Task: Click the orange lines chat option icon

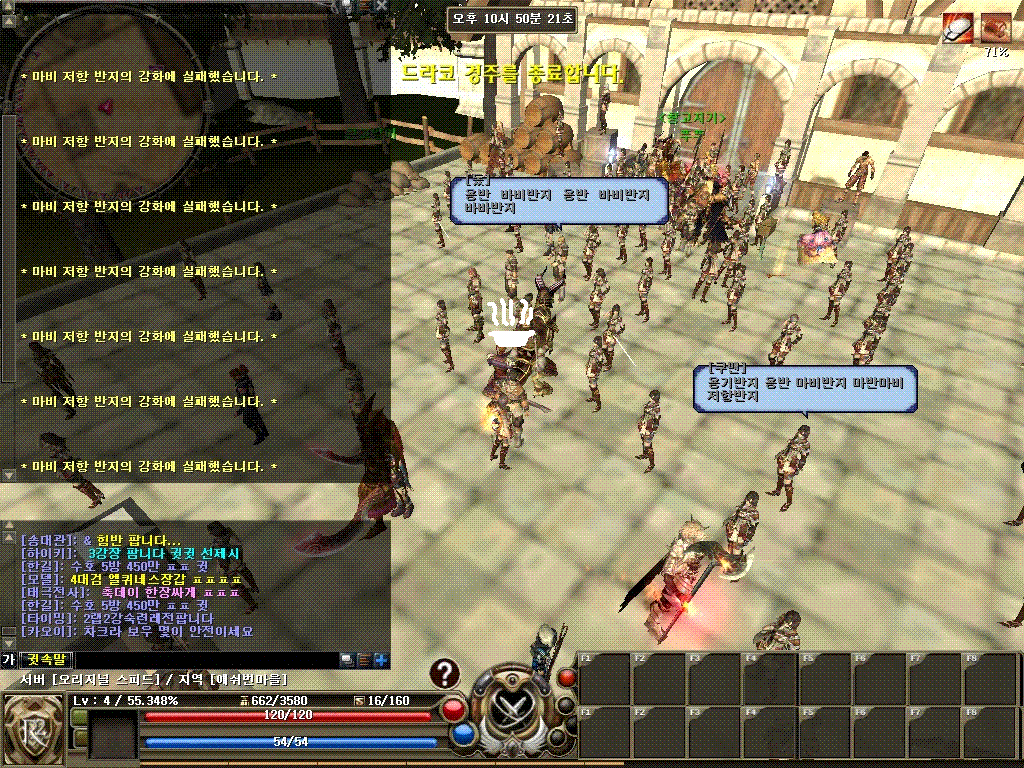Action: tap(363, 660)
